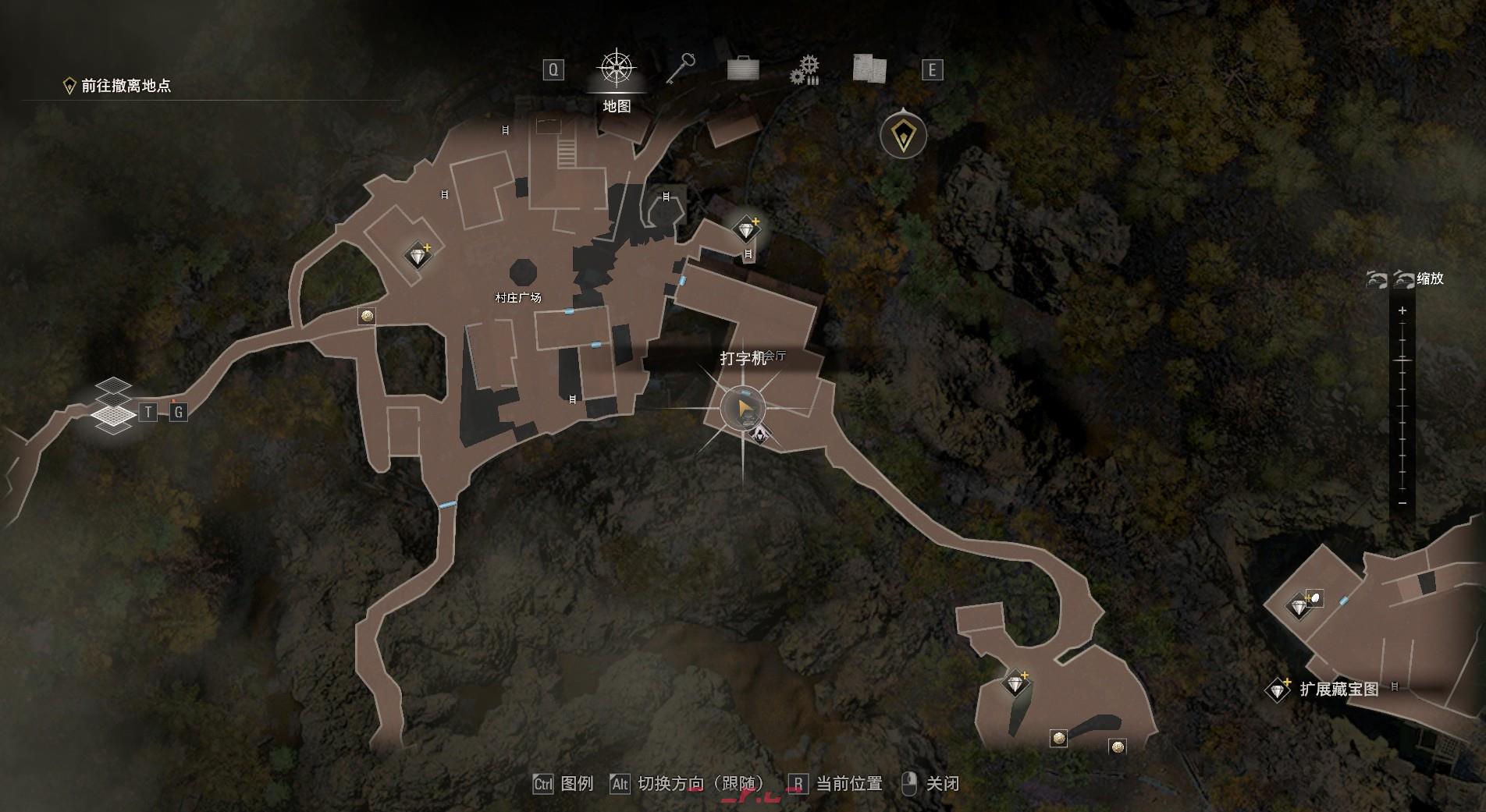The height and width of the screenshot is (812, 1486).
Task: Select the treasure marker near village square
Action: pyautogui.click(x=418, y=255)
